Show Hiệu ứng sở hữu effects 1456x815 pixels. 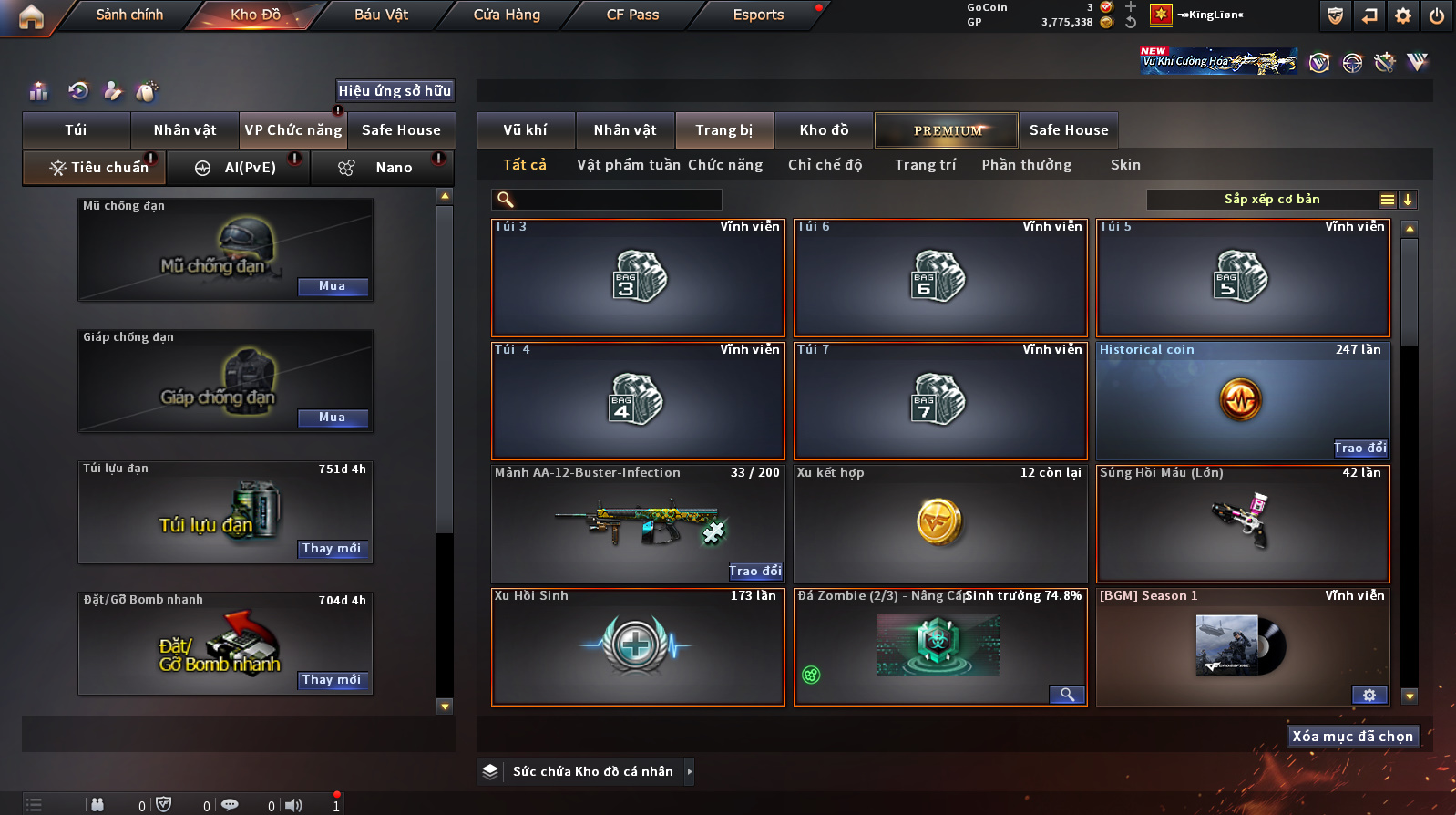point(395,91)
